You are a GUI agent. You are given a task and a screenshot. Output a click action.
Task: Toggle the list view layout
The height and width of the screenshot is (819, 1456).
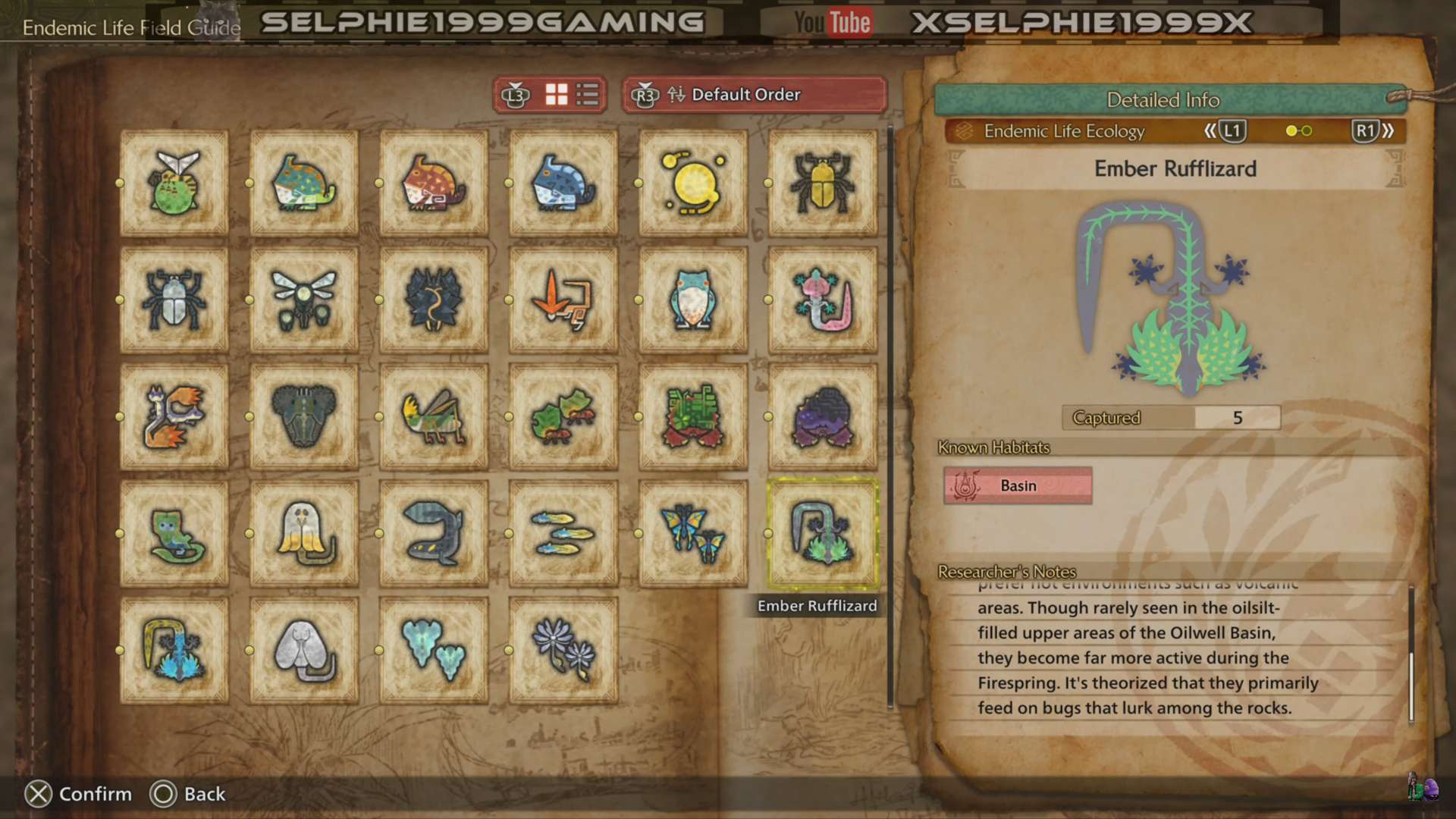(x=588, y=95)
